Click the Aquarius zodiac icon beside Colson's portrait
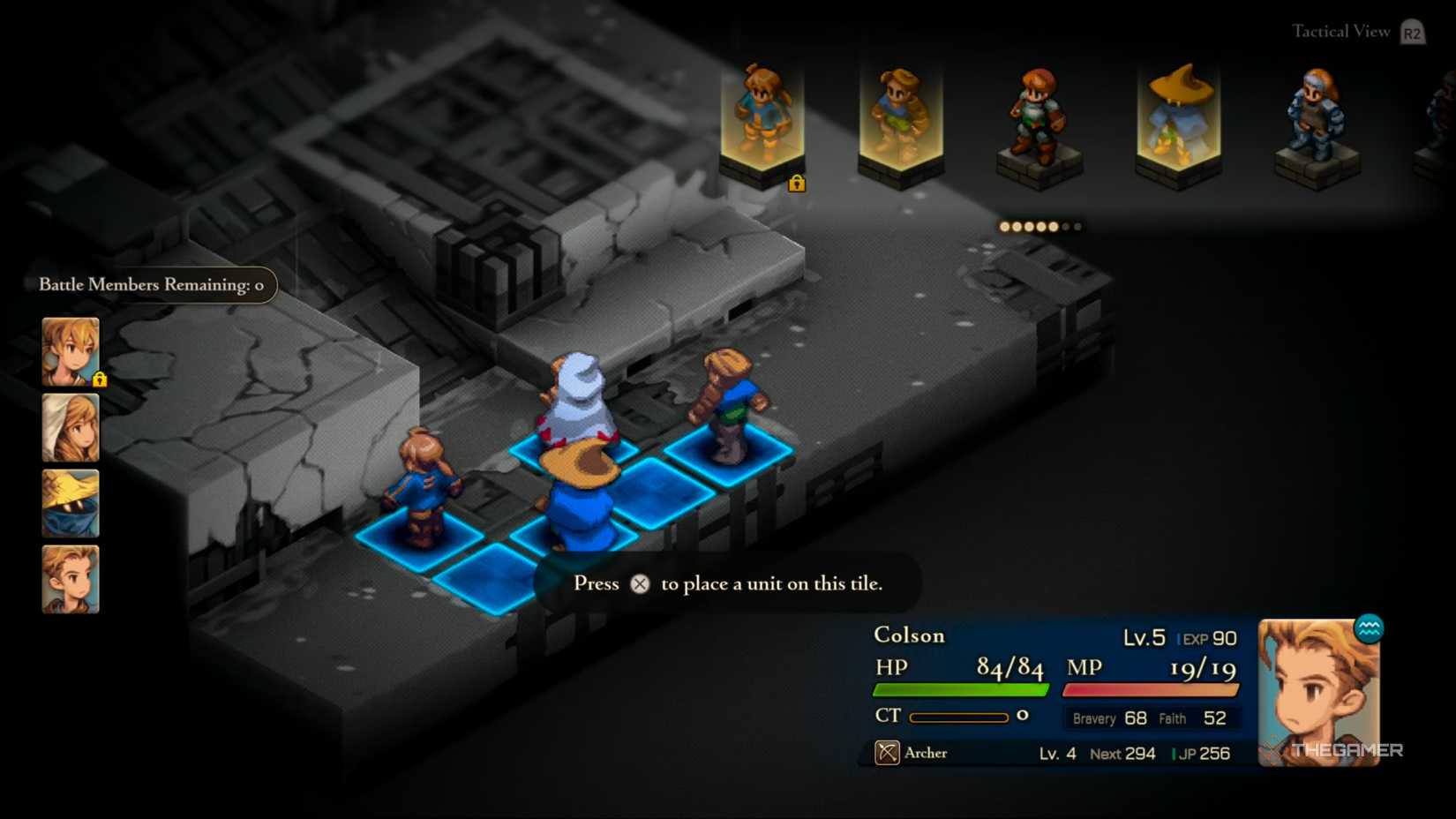The width and height of the screenshot is (1456, 819). pyautogui.click(x=1370, y=628)
